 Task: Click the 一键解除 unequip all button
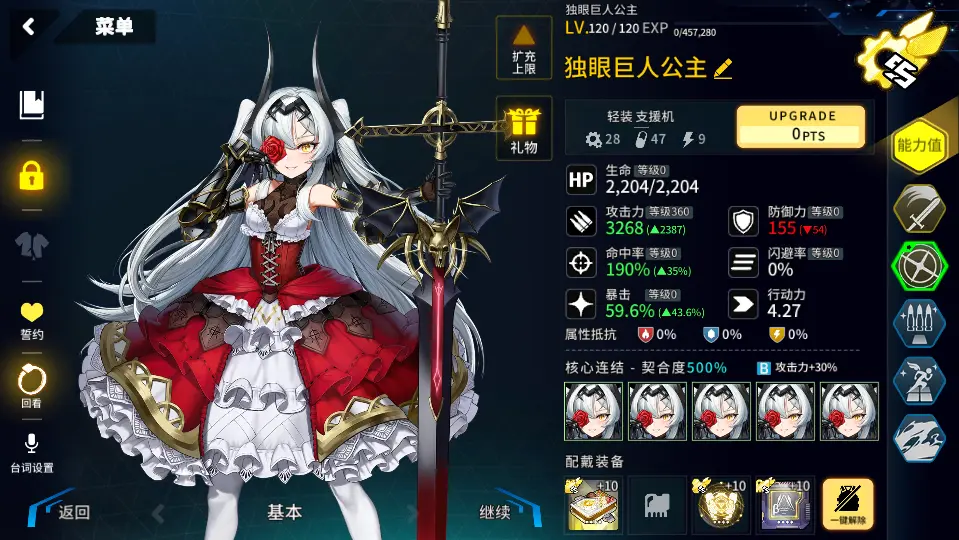coord(848,504)
